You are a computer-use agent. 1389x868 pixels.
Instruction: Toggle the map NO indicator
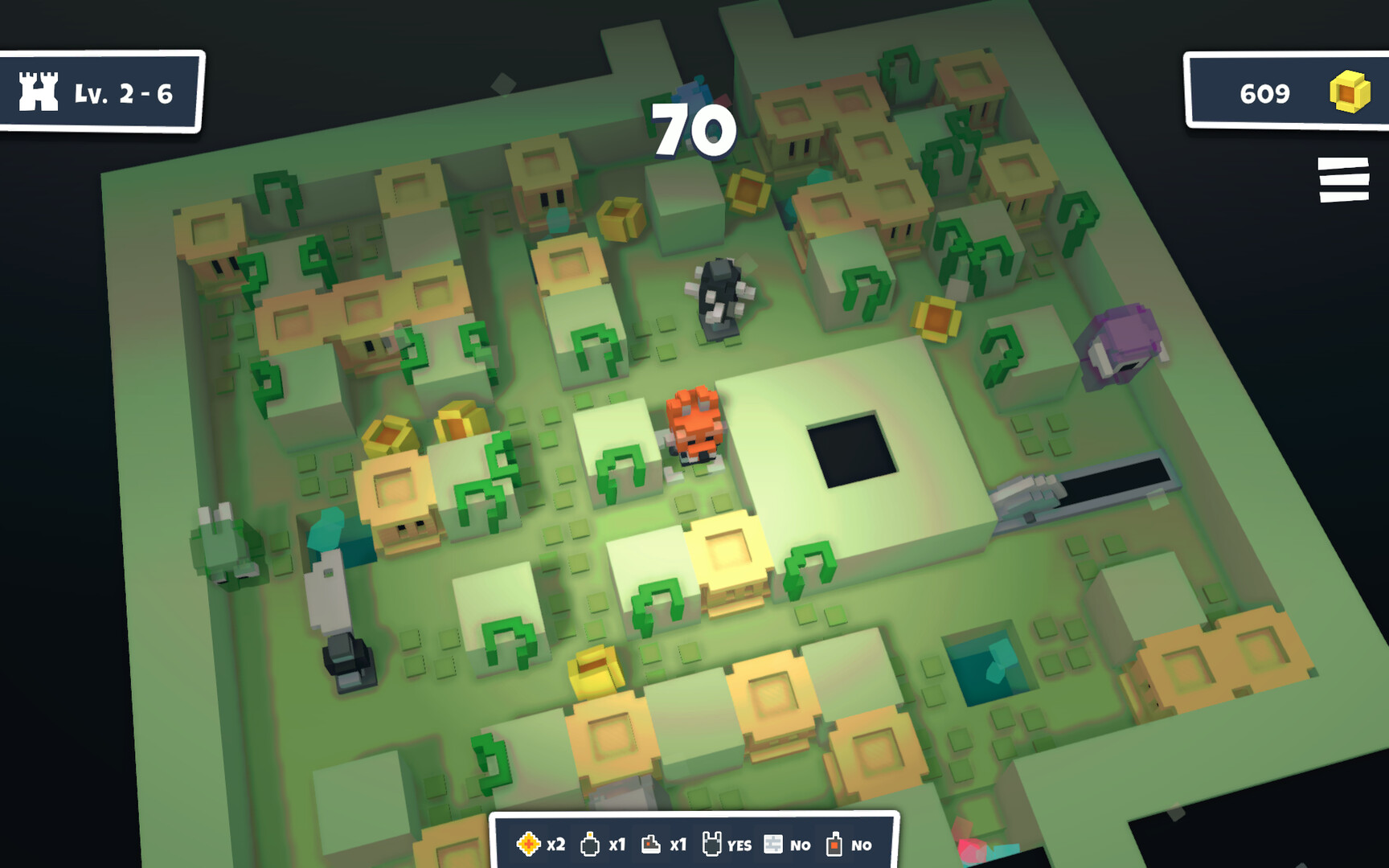(801, 846)
